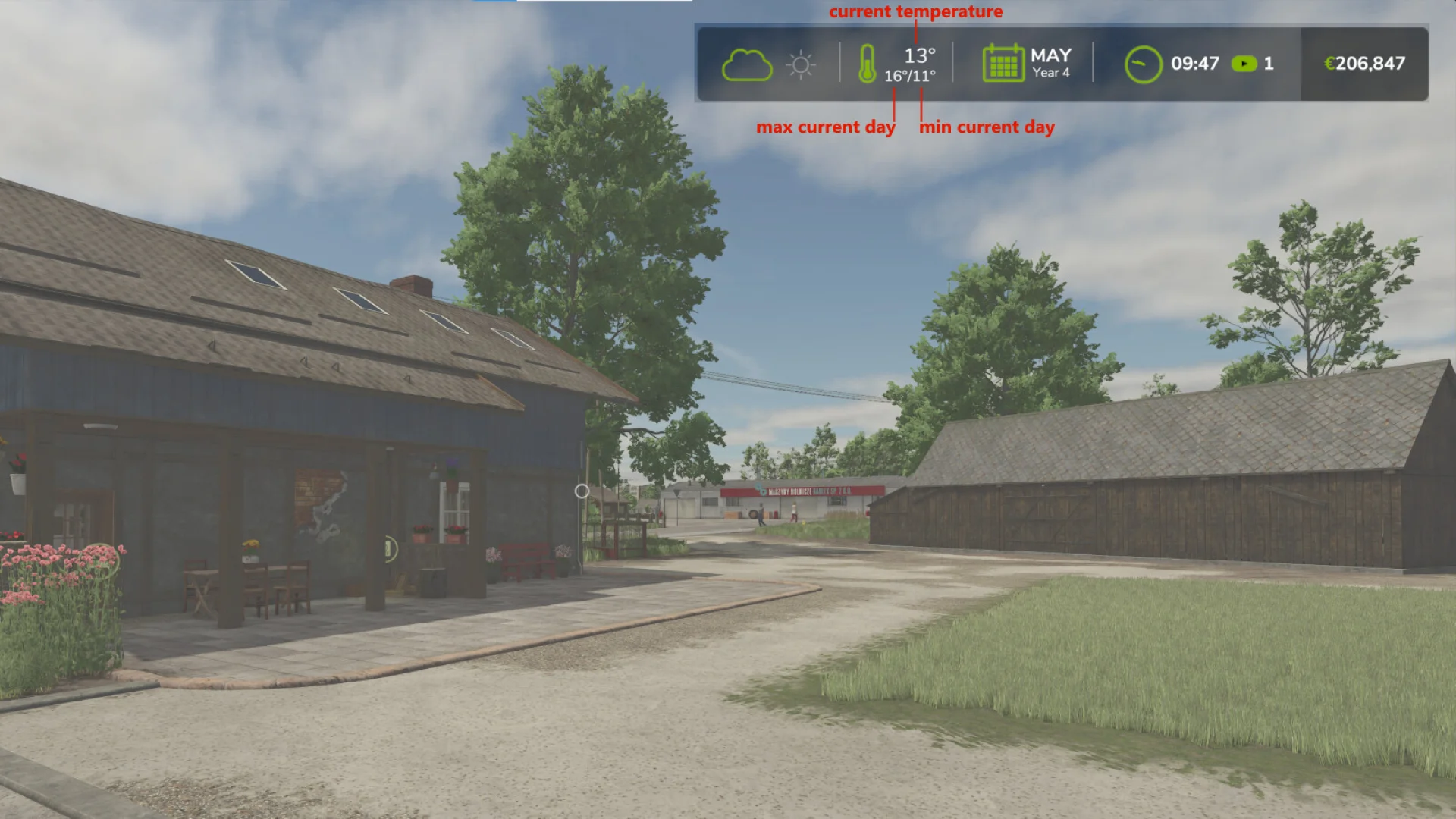Click the green play speed slider control
The image size is (1456, 819).
pos(1244,64)
